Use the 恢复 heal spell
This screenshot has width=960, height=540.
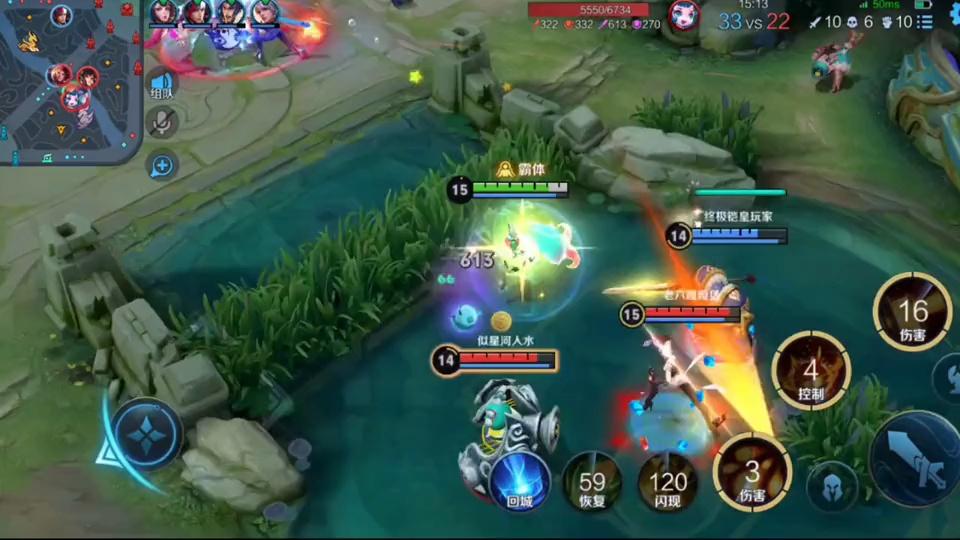[x=590, y=482]
